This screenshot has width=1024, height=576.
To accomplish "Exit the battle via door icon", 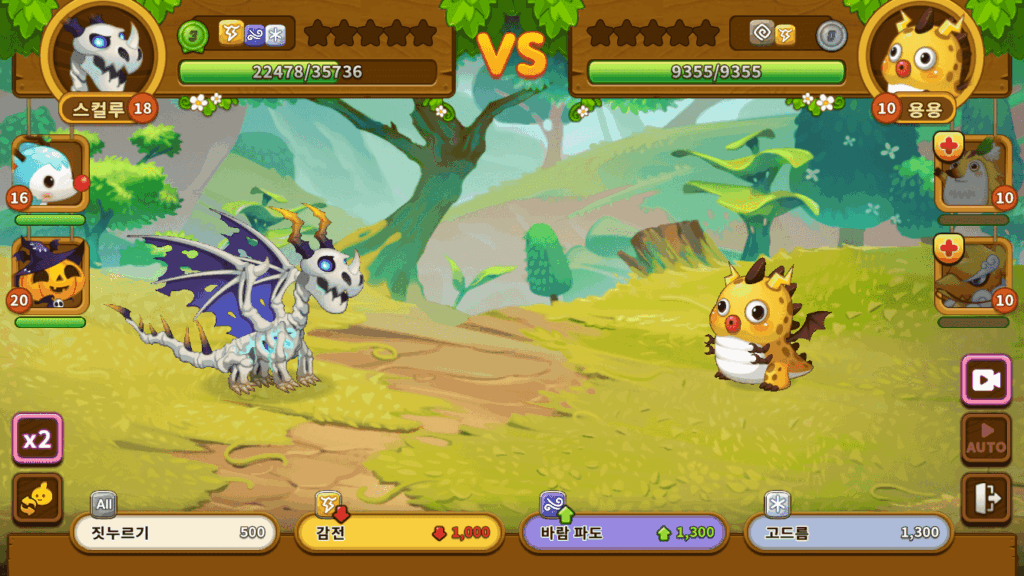I will (x=985, y=498).
